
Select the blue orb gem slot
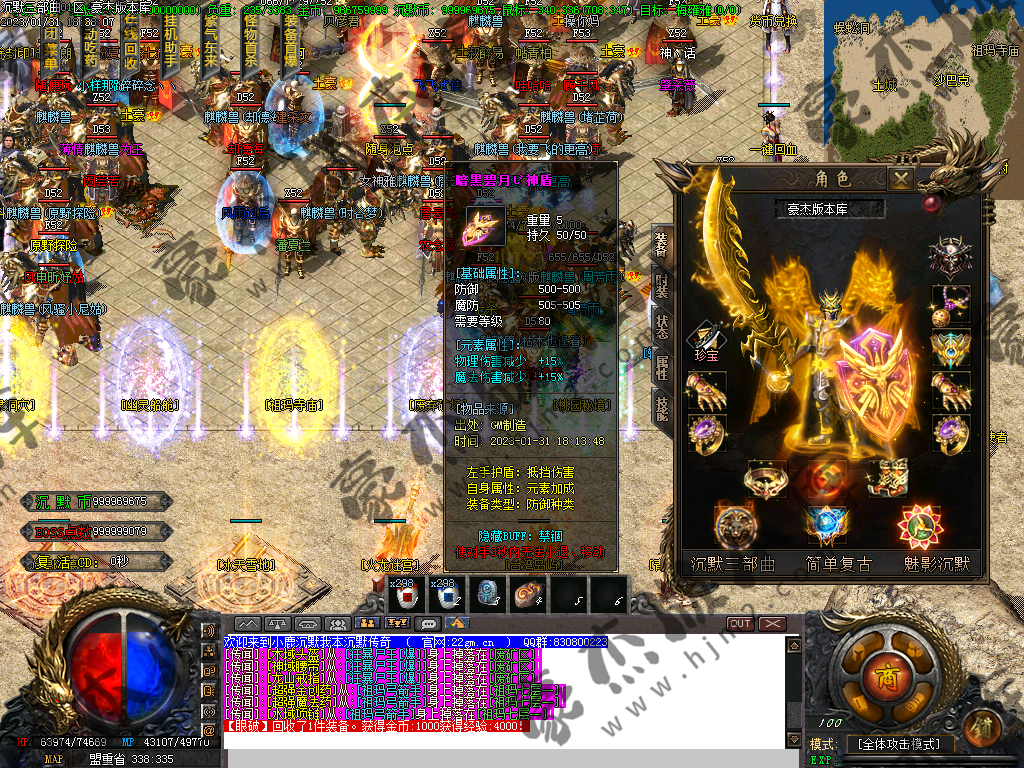pyautogui.click(x=826, y=524)
